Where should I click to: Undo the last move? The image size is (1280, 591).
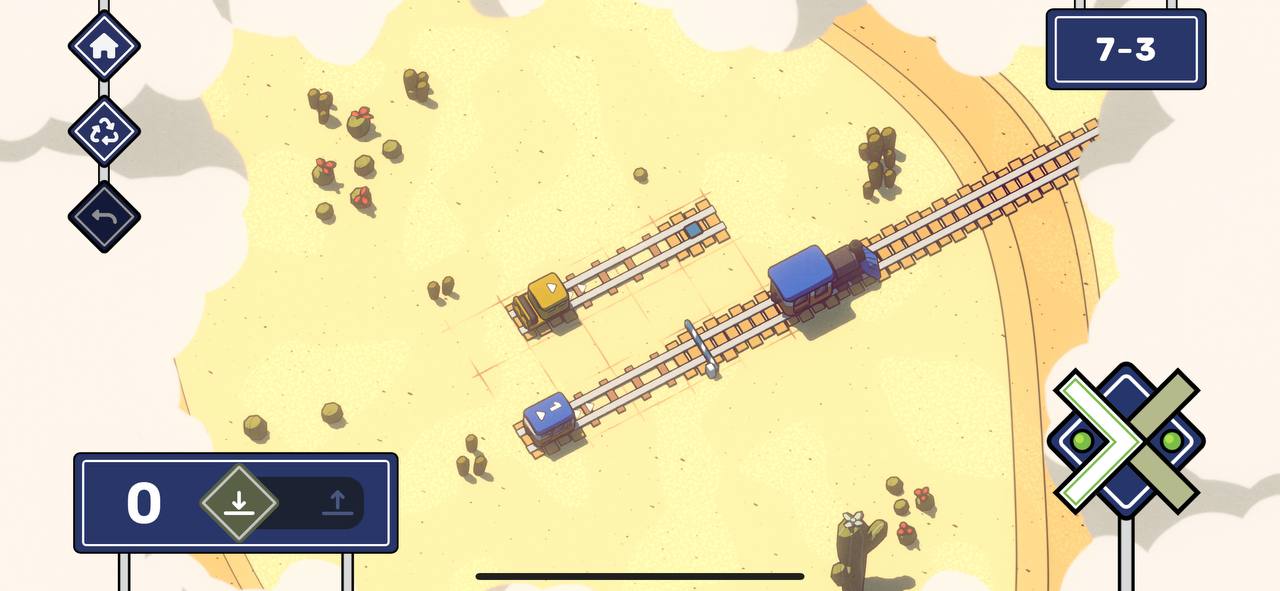pyautogui.click(x=104, y=217)
